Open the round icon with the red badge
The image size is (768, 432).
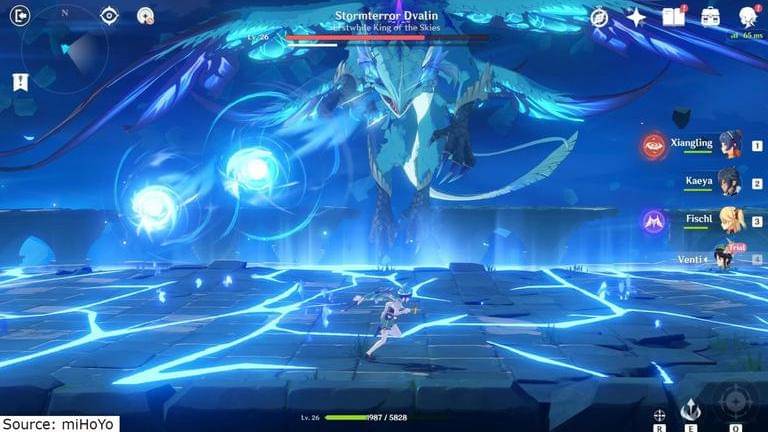tap(146, 16)
